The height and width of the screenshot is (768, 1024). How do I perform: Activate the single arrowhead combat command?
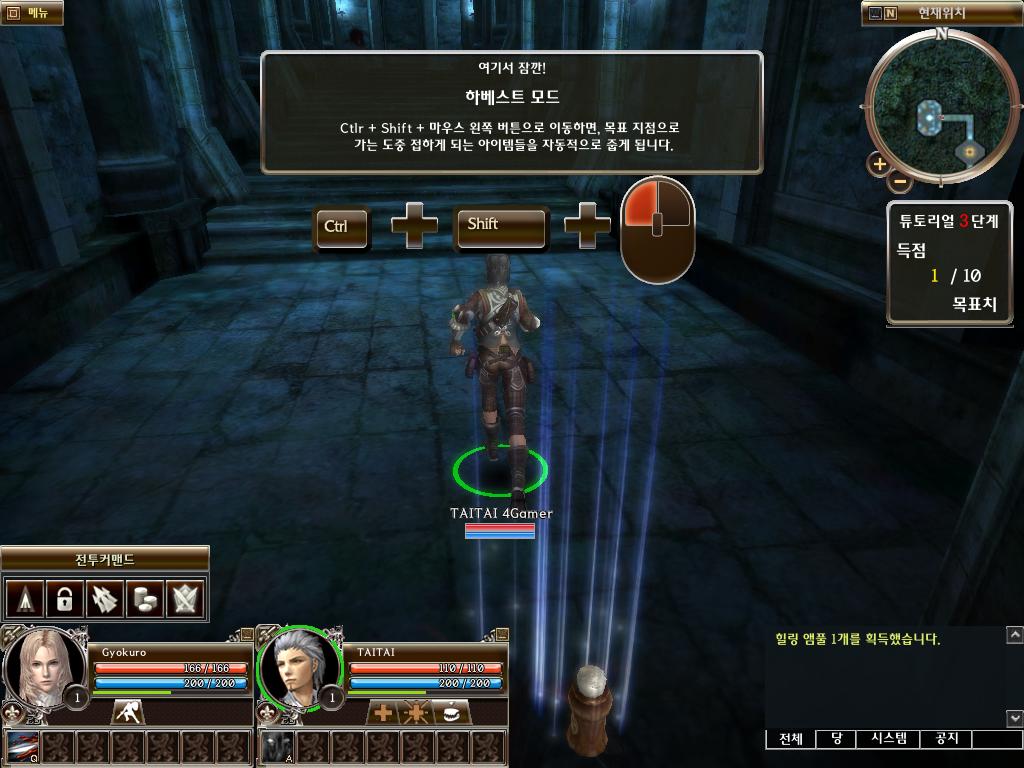24,599
